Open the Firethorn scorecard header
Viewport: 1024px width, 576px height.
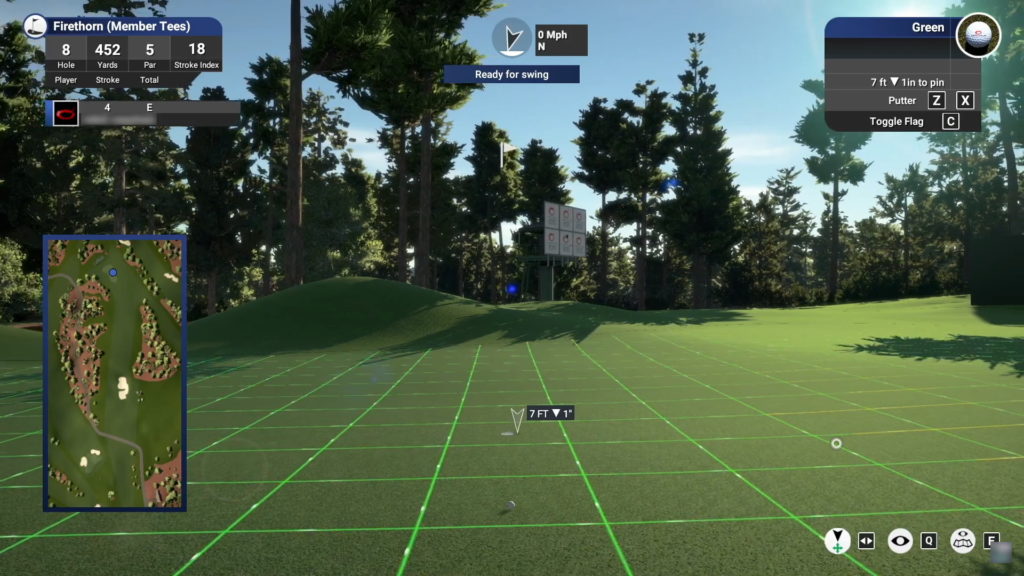click(122, 27)
